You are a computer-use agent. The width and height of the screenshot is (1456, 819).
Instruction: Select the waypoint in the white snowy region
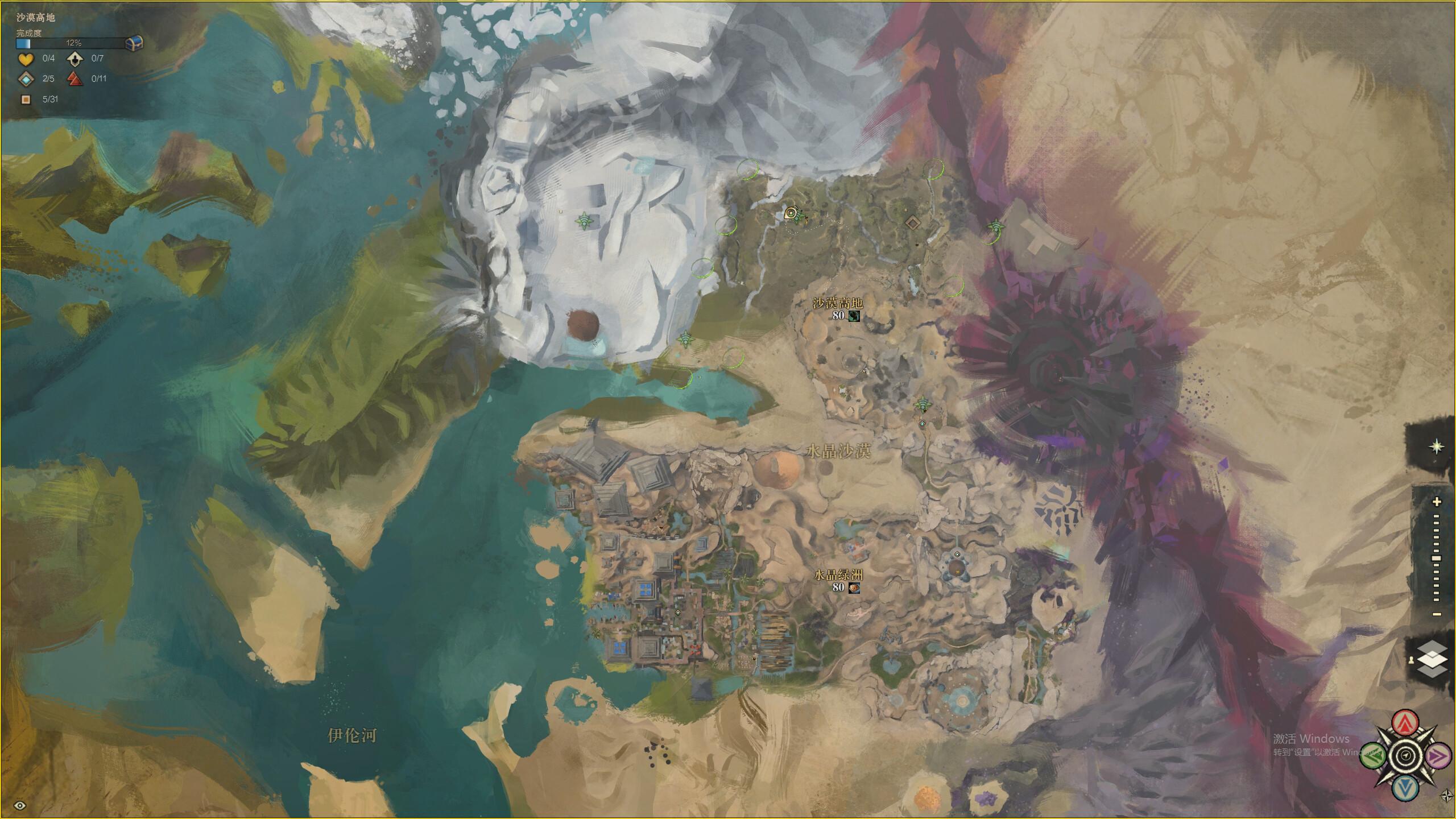584,221
